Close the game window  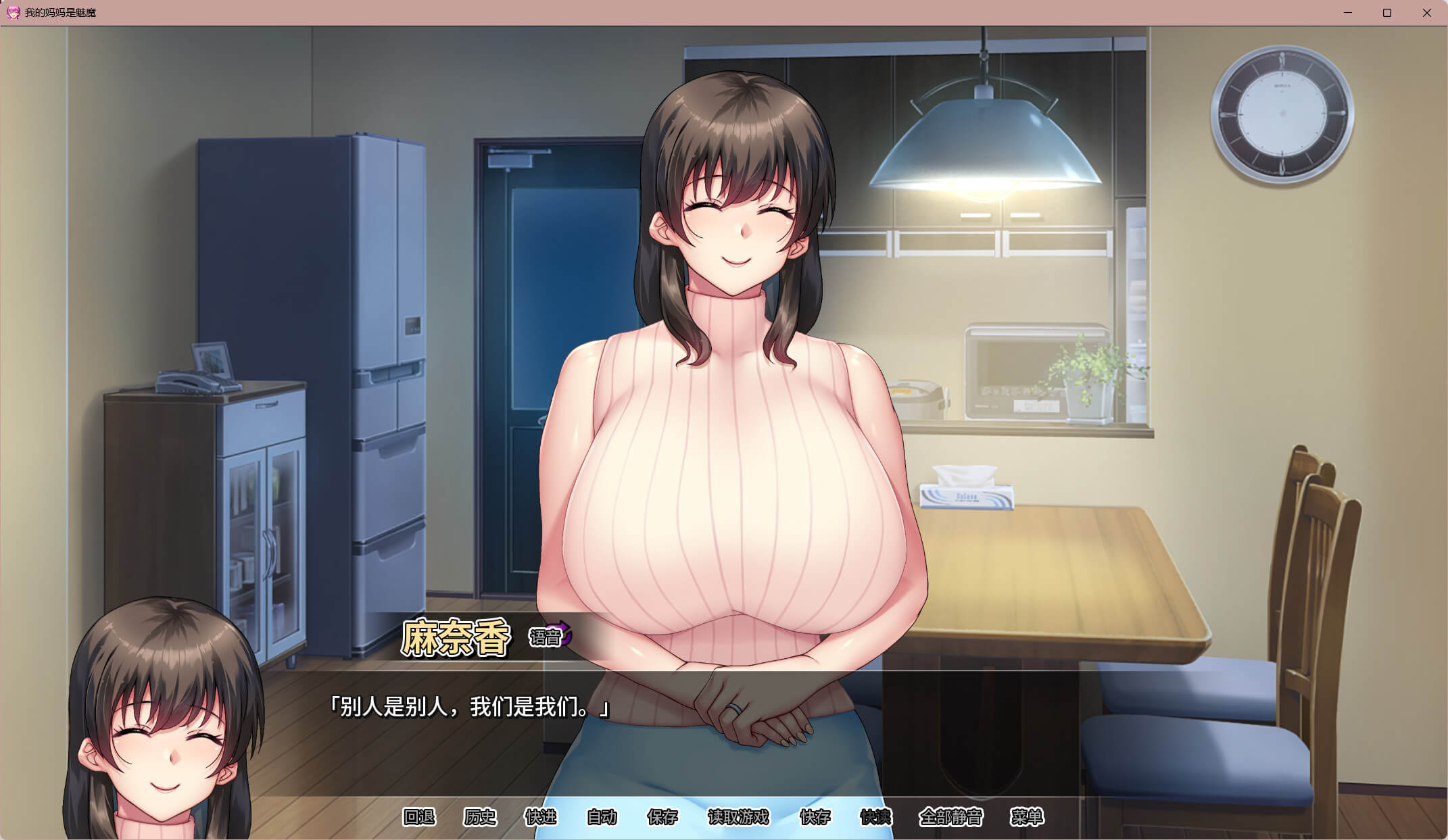(x=1426, y=13)
